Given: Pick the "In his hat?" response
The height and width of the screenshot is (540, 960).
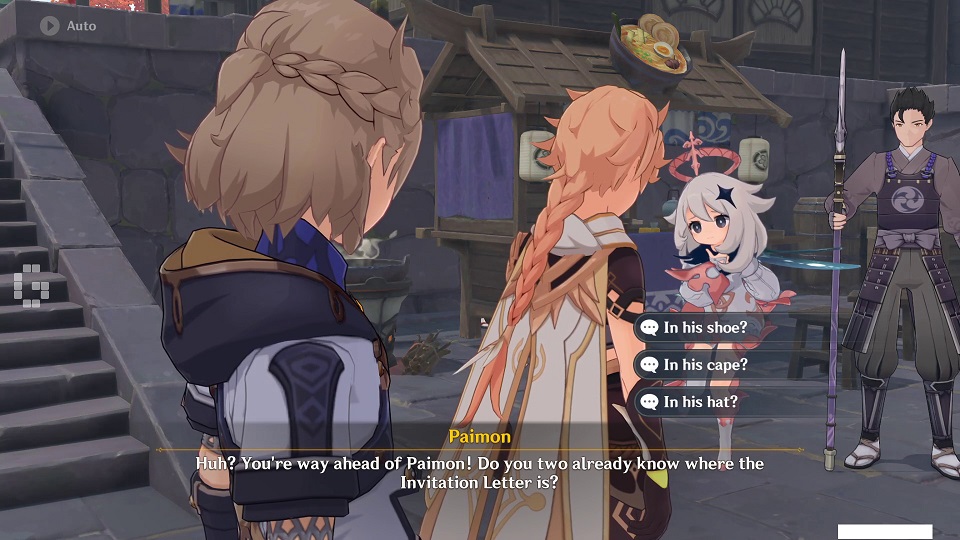Looking at the screenshot, I should click(700, 402).
